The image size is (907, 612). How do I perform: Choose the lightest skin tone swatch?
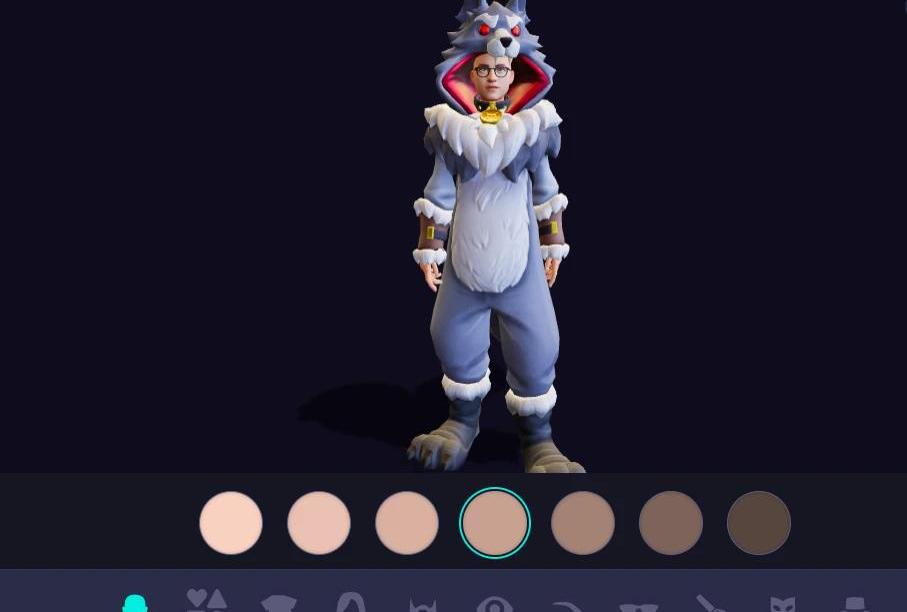[x=231, y=523]
